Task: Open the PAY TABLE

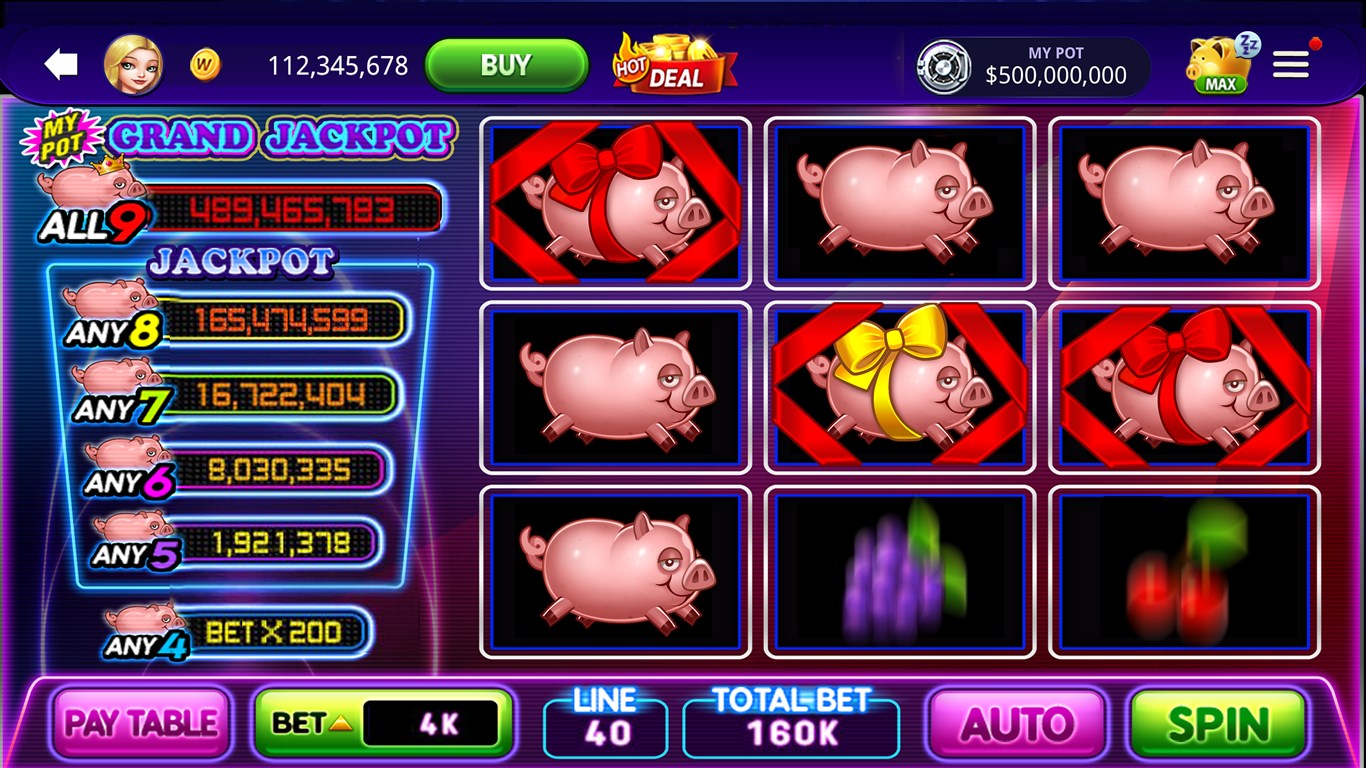Action: tap(140, 722)
